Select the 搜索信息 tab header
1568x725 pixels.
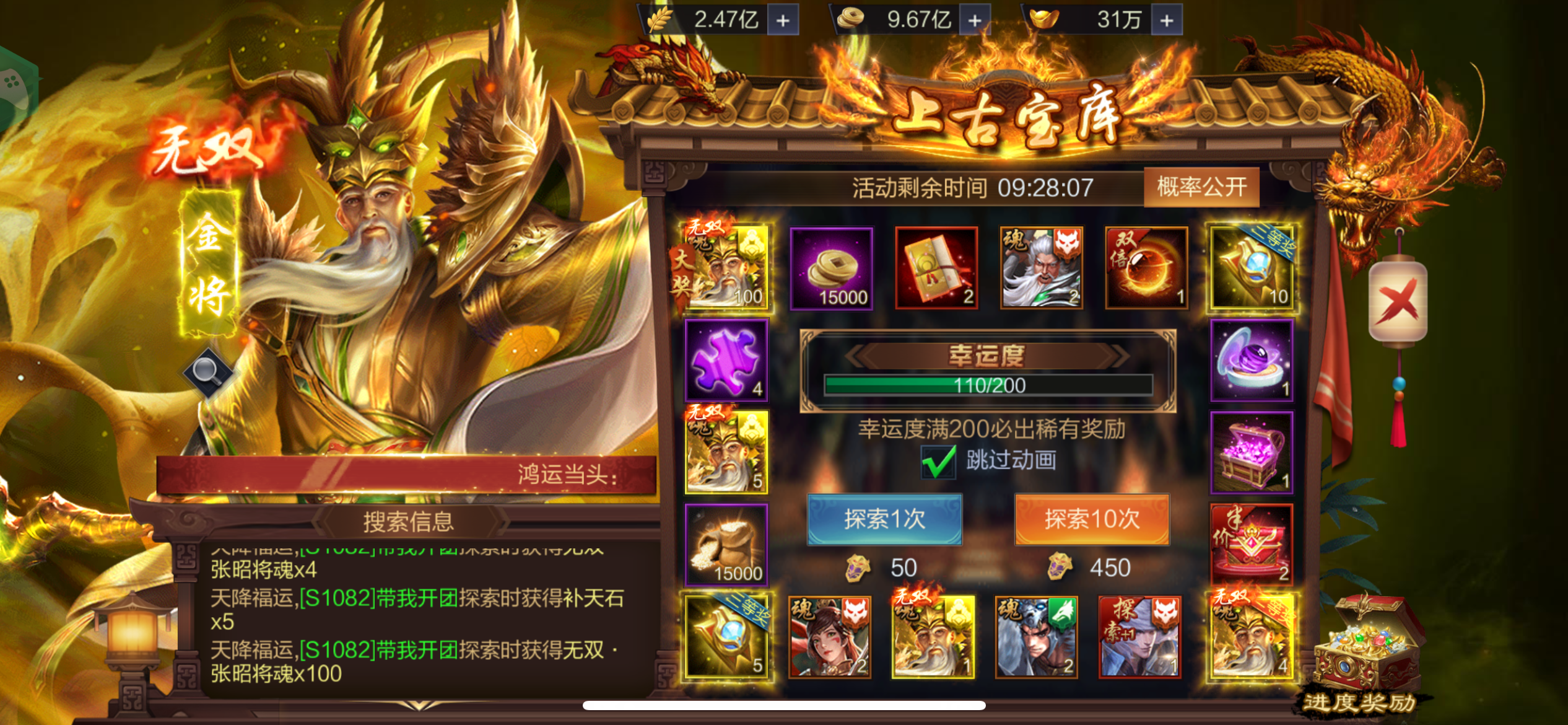[x=407, y=521]
